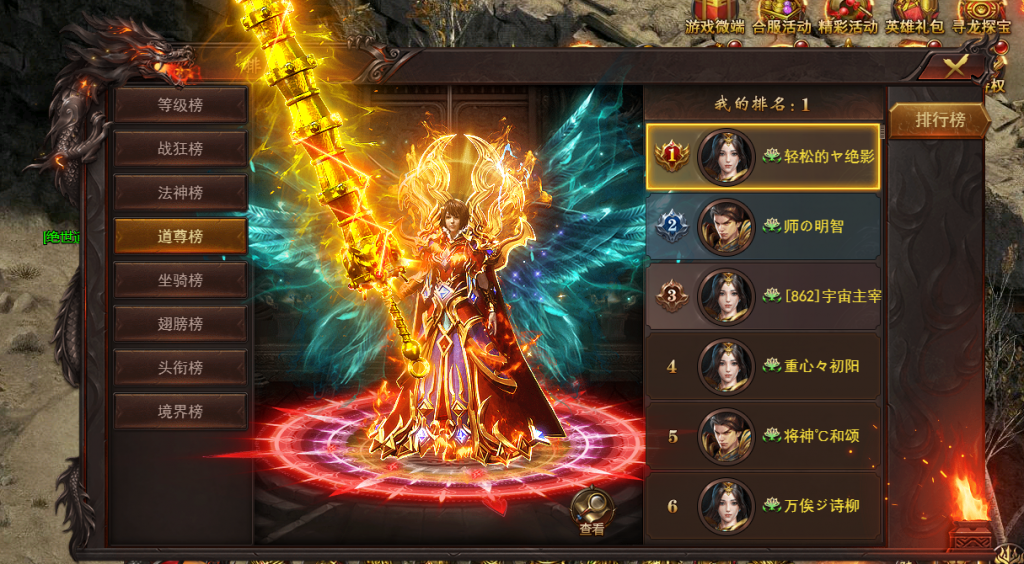Screen dimensions: 1024x564
Task: Choose rank 6 player 万俟ジ诗柳
Action: (x=763, y=506)
